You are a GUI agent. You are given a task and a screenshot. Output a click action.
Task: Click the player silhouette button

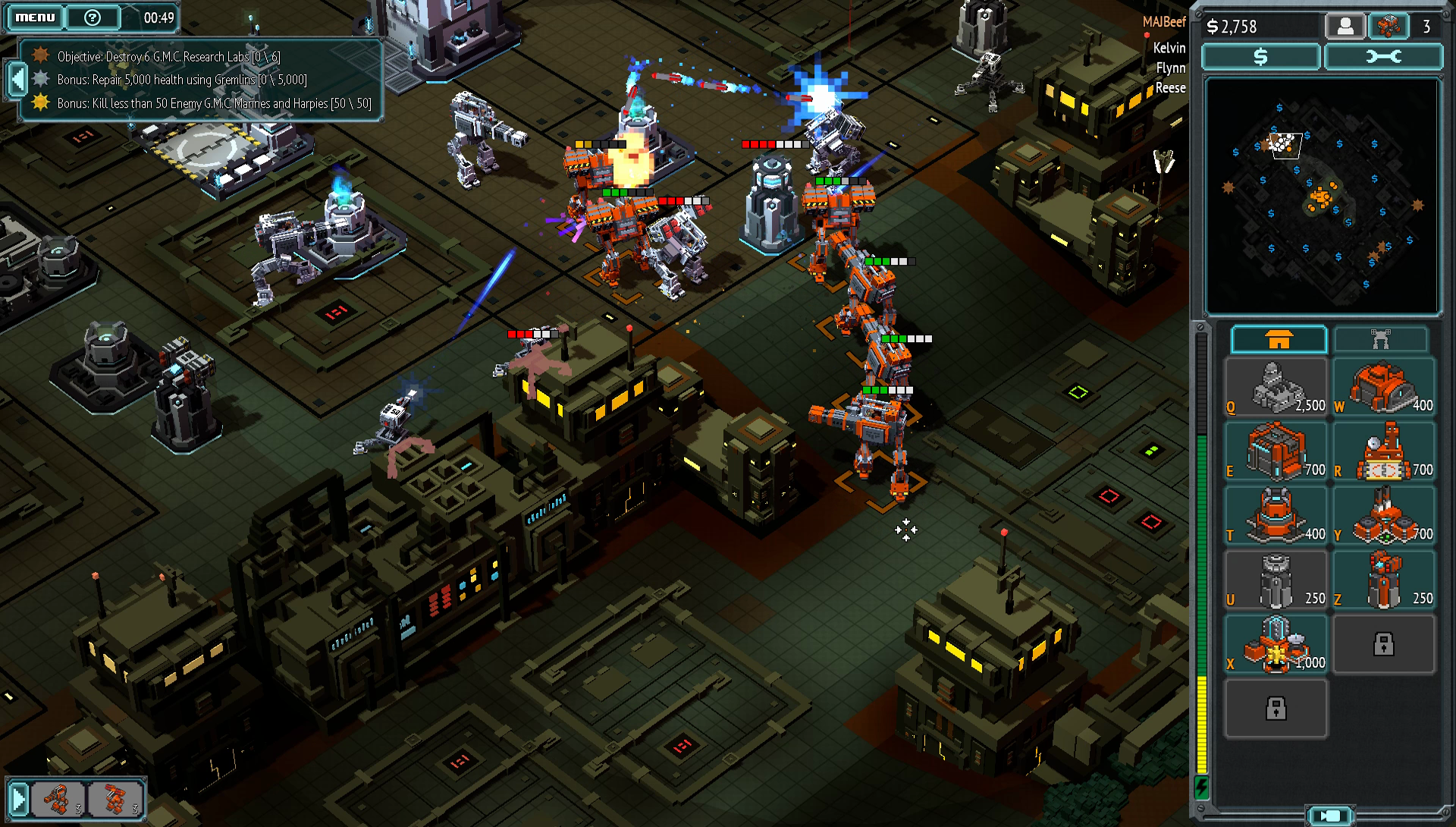click(x=1345, y=27)
